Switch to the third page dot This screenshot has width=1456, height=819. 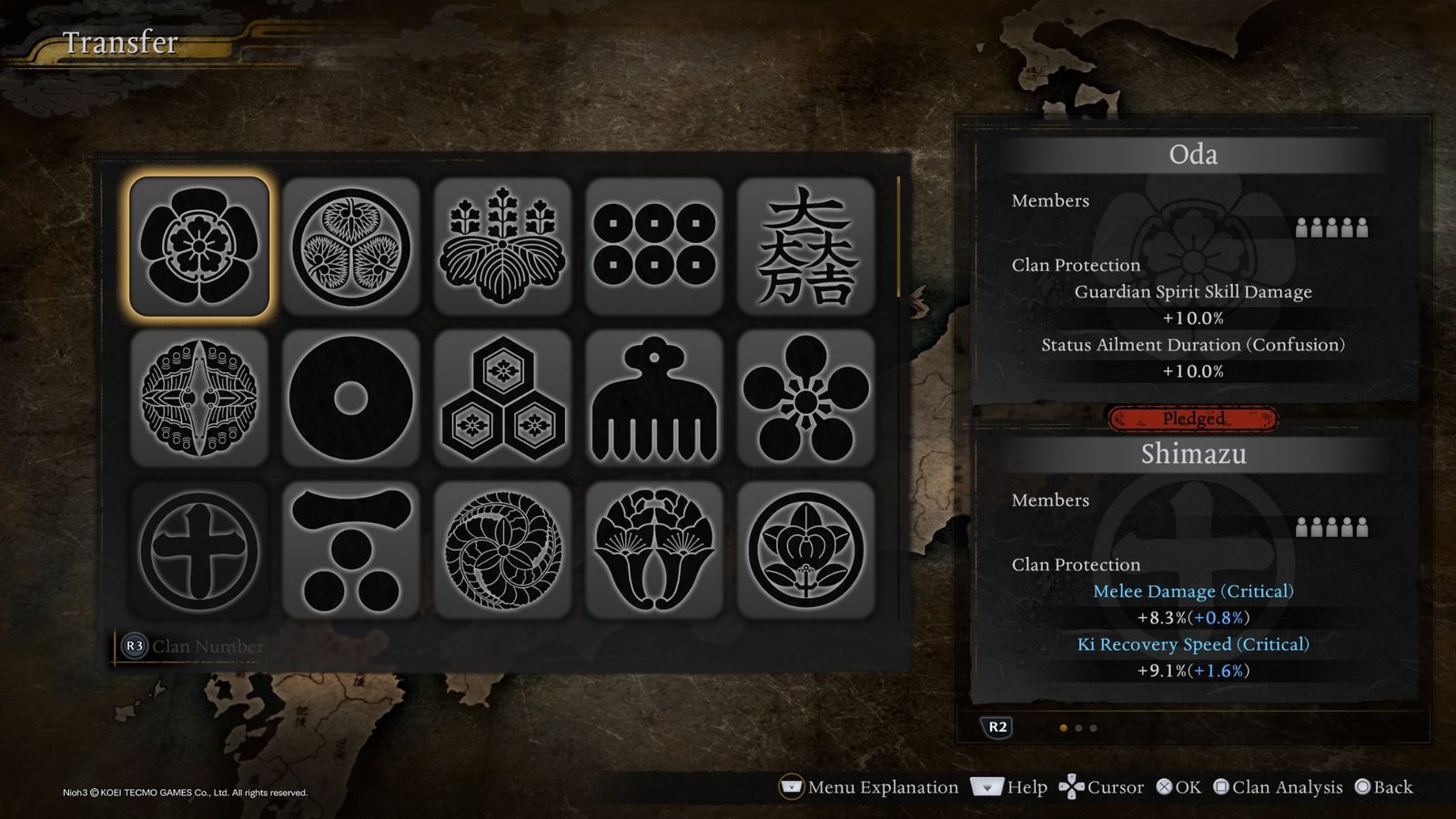[1093, 727]
